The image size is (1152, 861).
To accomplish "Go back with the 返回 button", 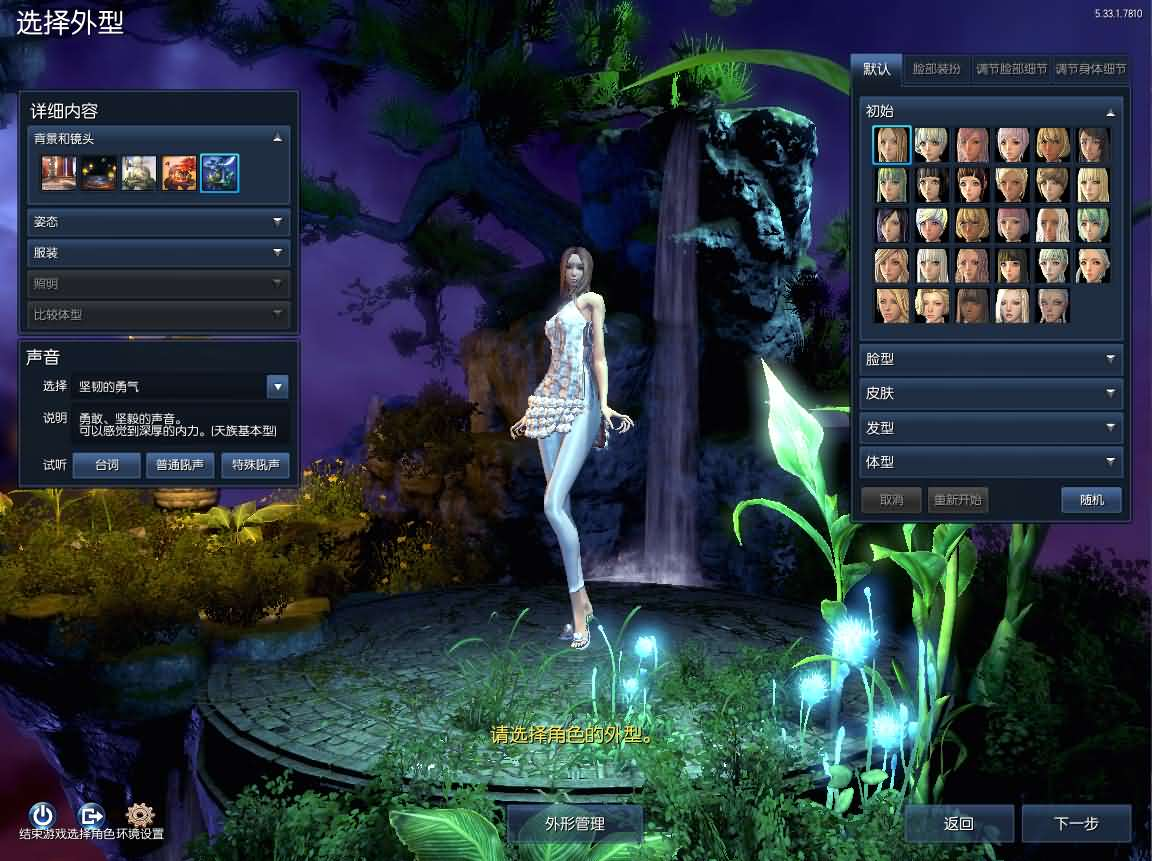I will (958, 824).
